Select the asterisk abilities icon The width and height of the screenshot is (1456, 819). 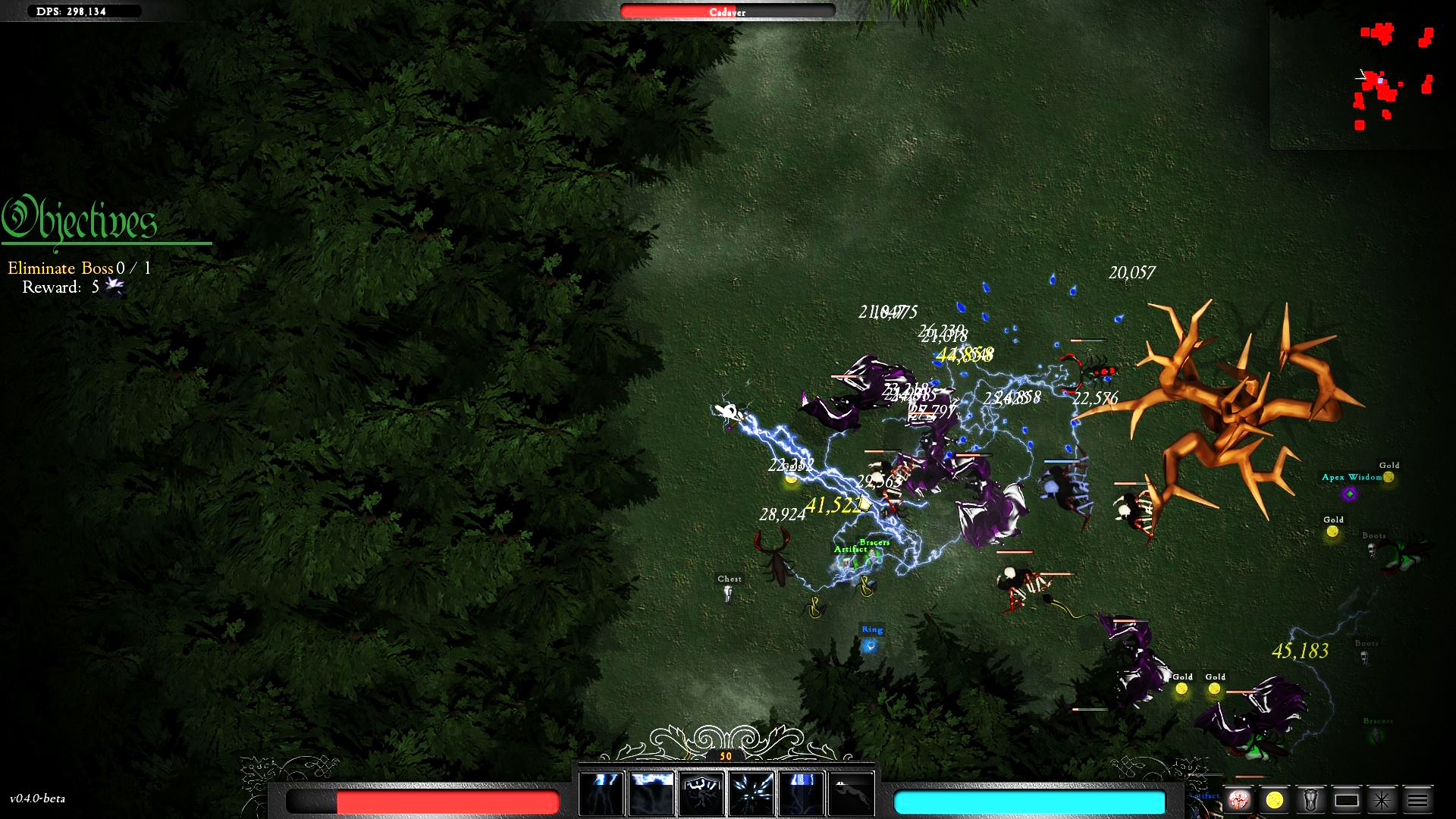[x=1381, y=799]
